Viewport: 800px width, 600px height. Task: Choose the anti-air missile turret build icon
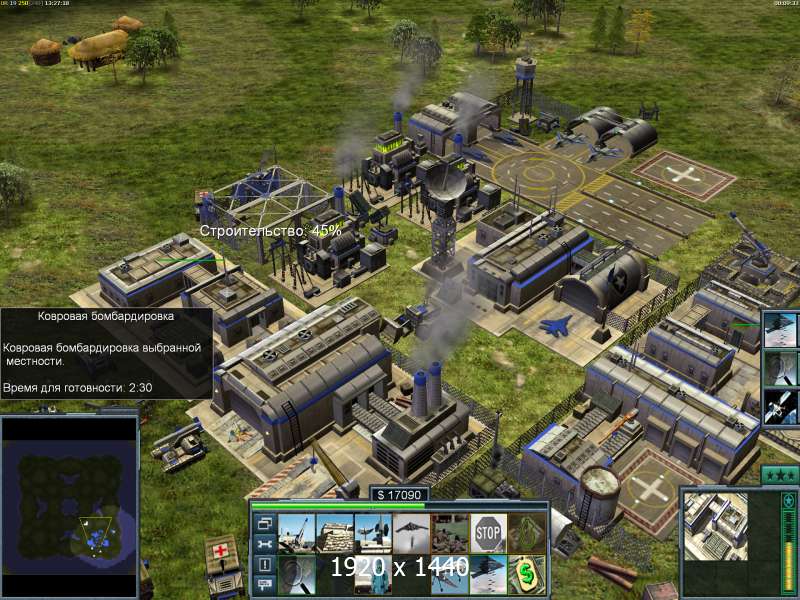(x=373, y=533)
